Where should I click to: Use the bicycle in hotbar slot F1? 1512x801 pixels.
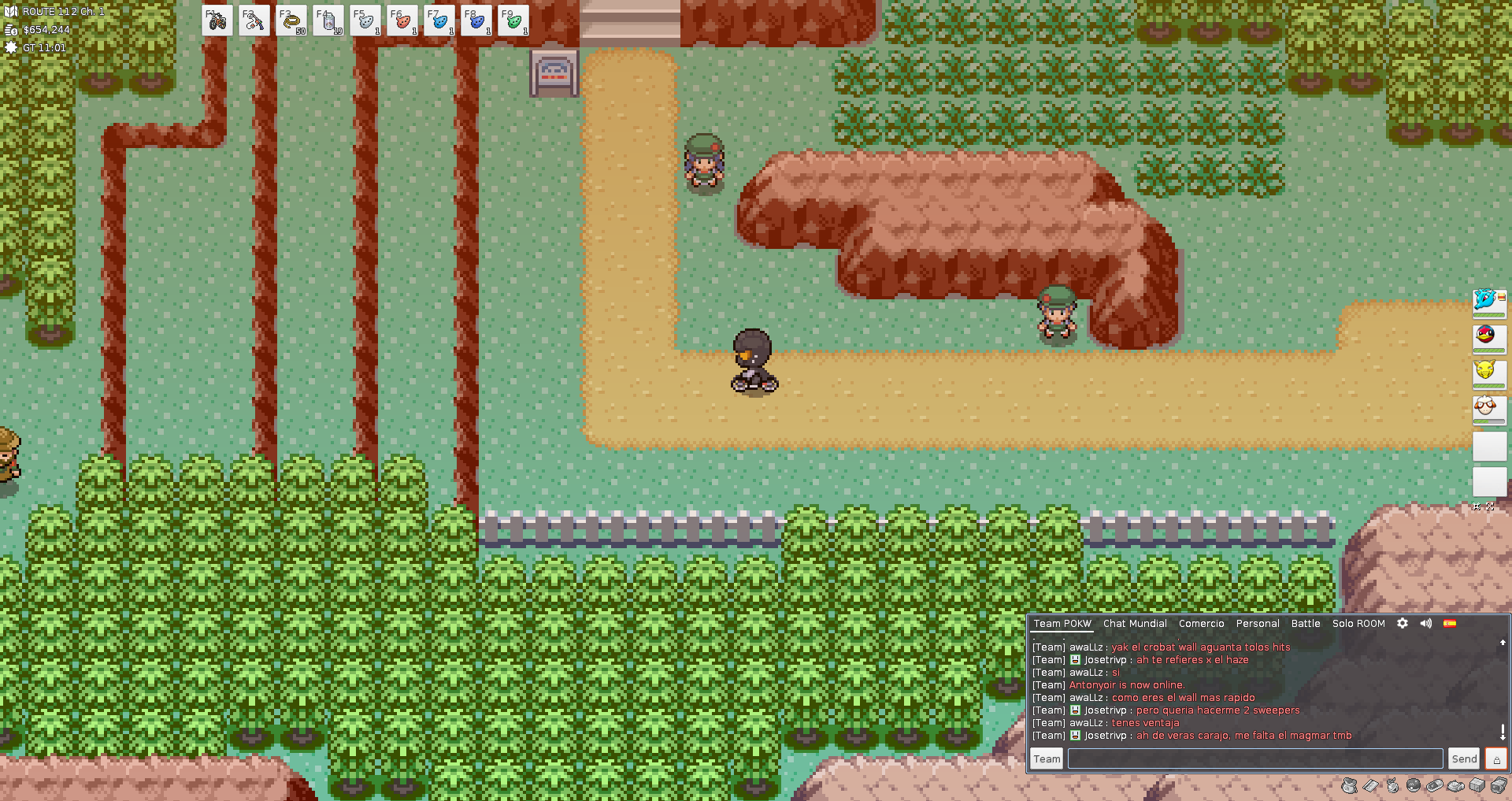coord(217,20)
